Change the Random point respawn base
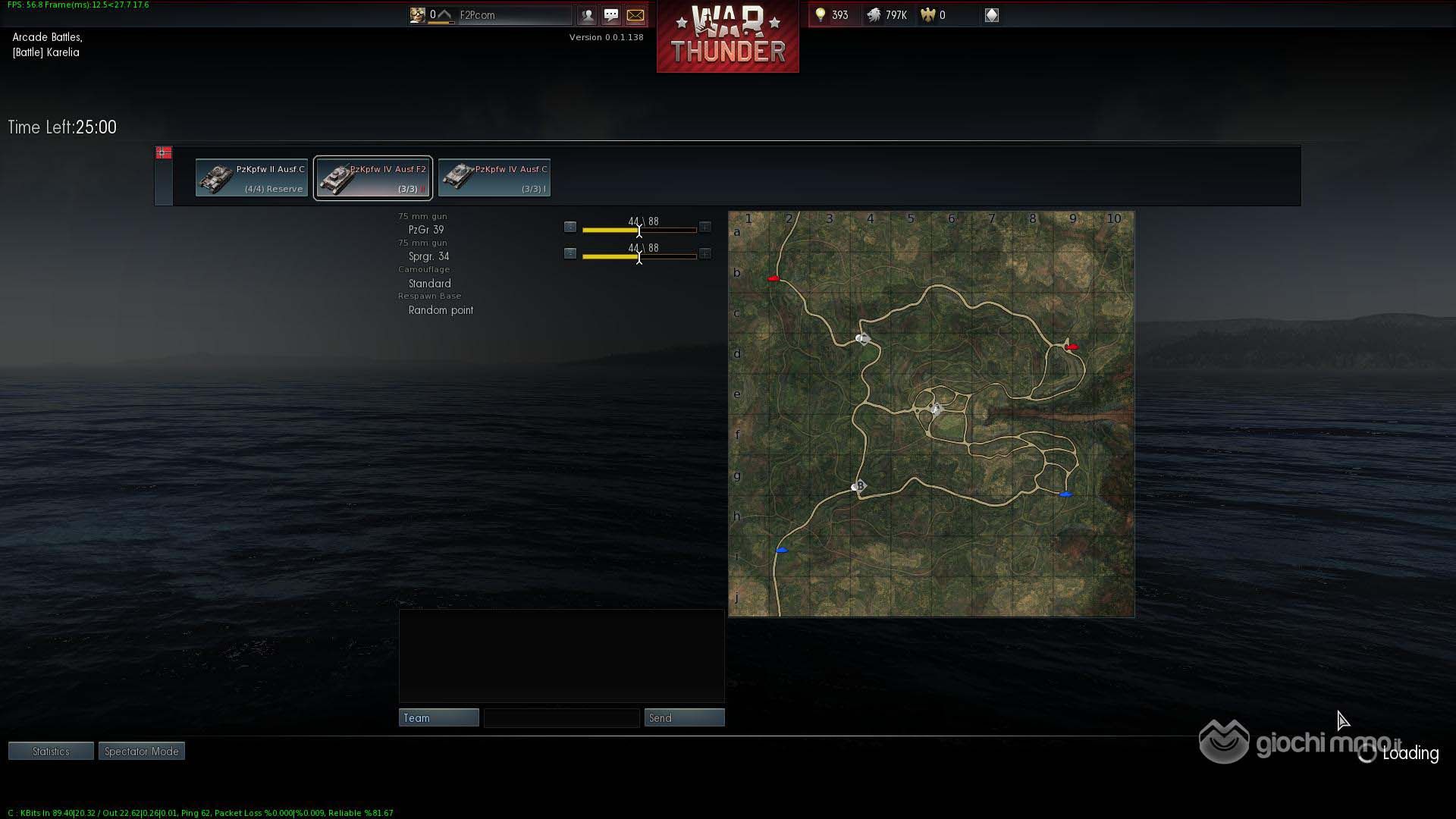 (441, 310)
